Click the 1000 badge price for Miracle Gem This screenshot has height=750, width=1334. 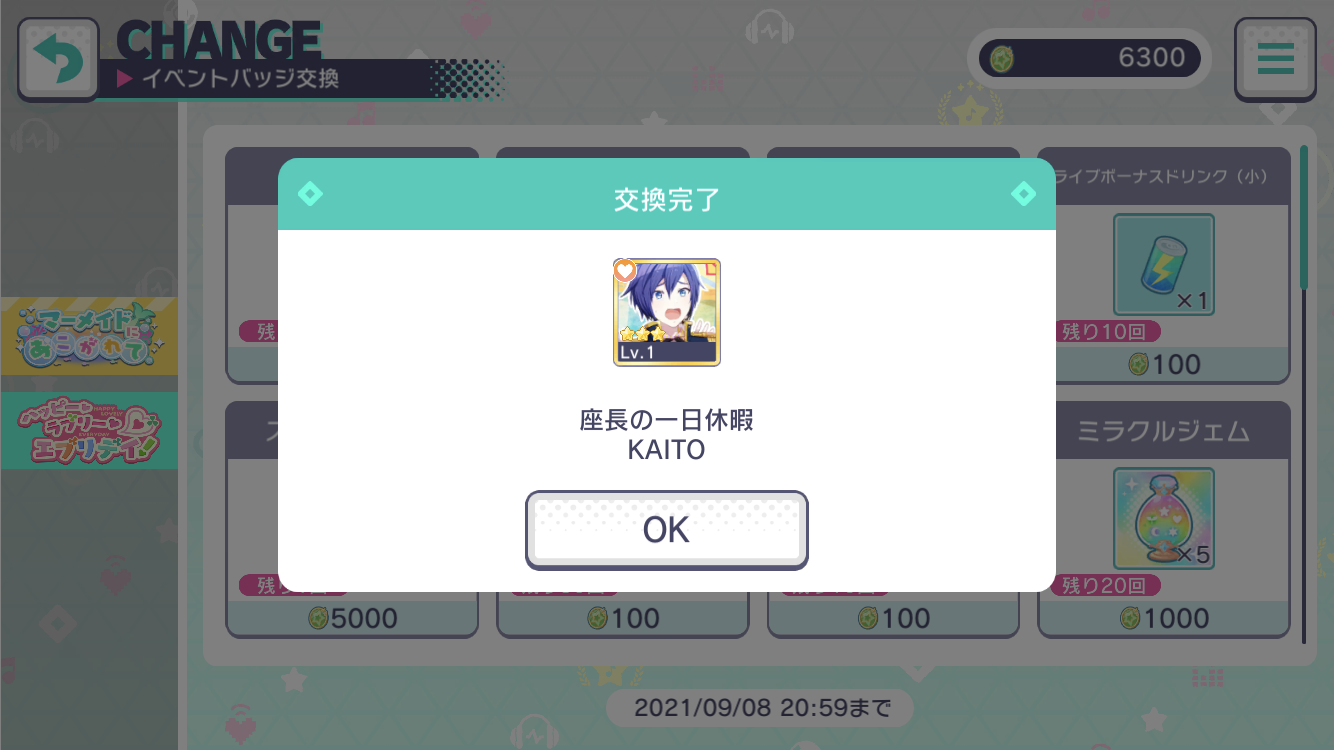(1163, 617)
